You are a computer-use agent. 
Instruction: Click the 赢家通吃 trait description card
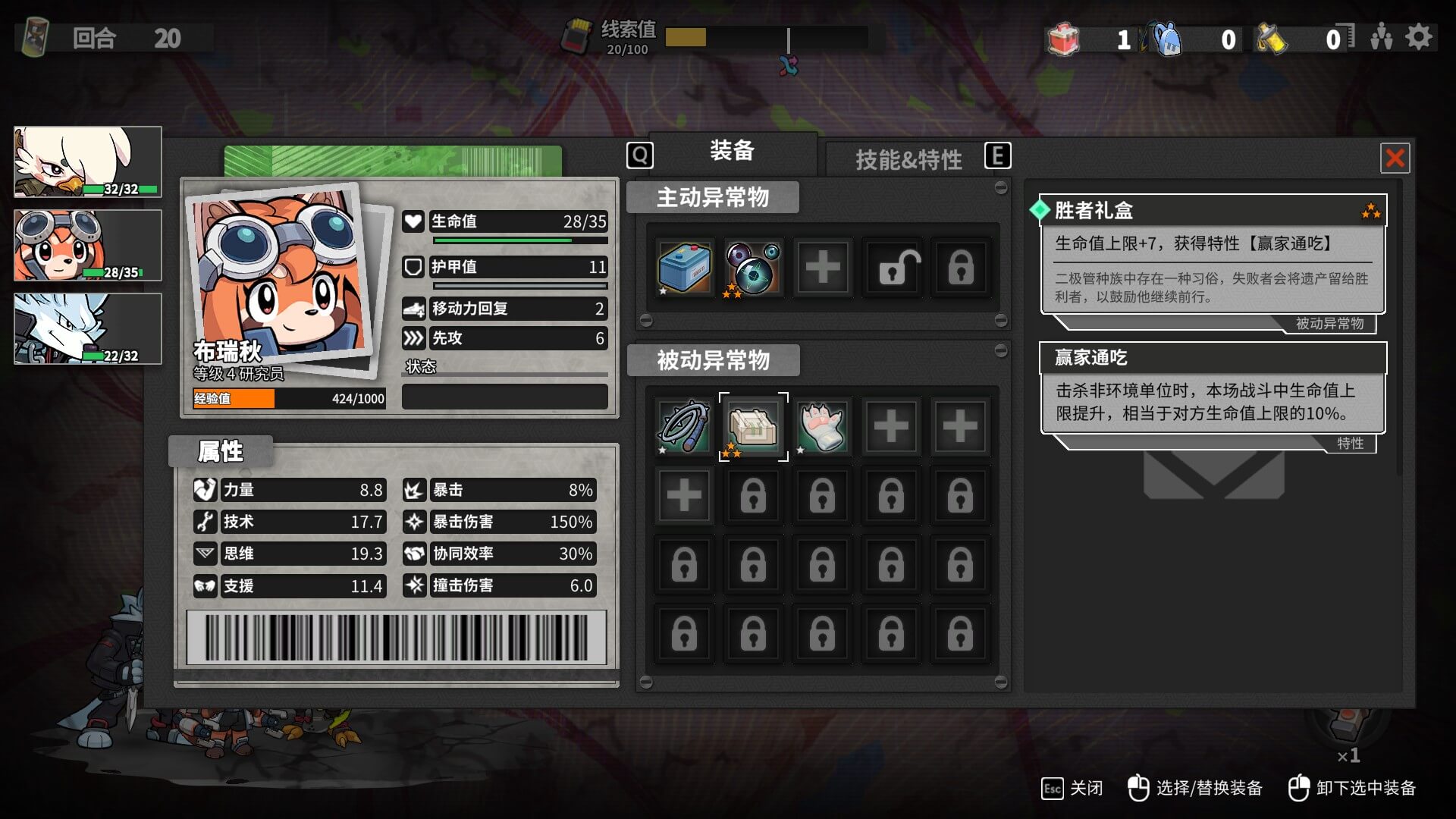(x=1212, y=388)
